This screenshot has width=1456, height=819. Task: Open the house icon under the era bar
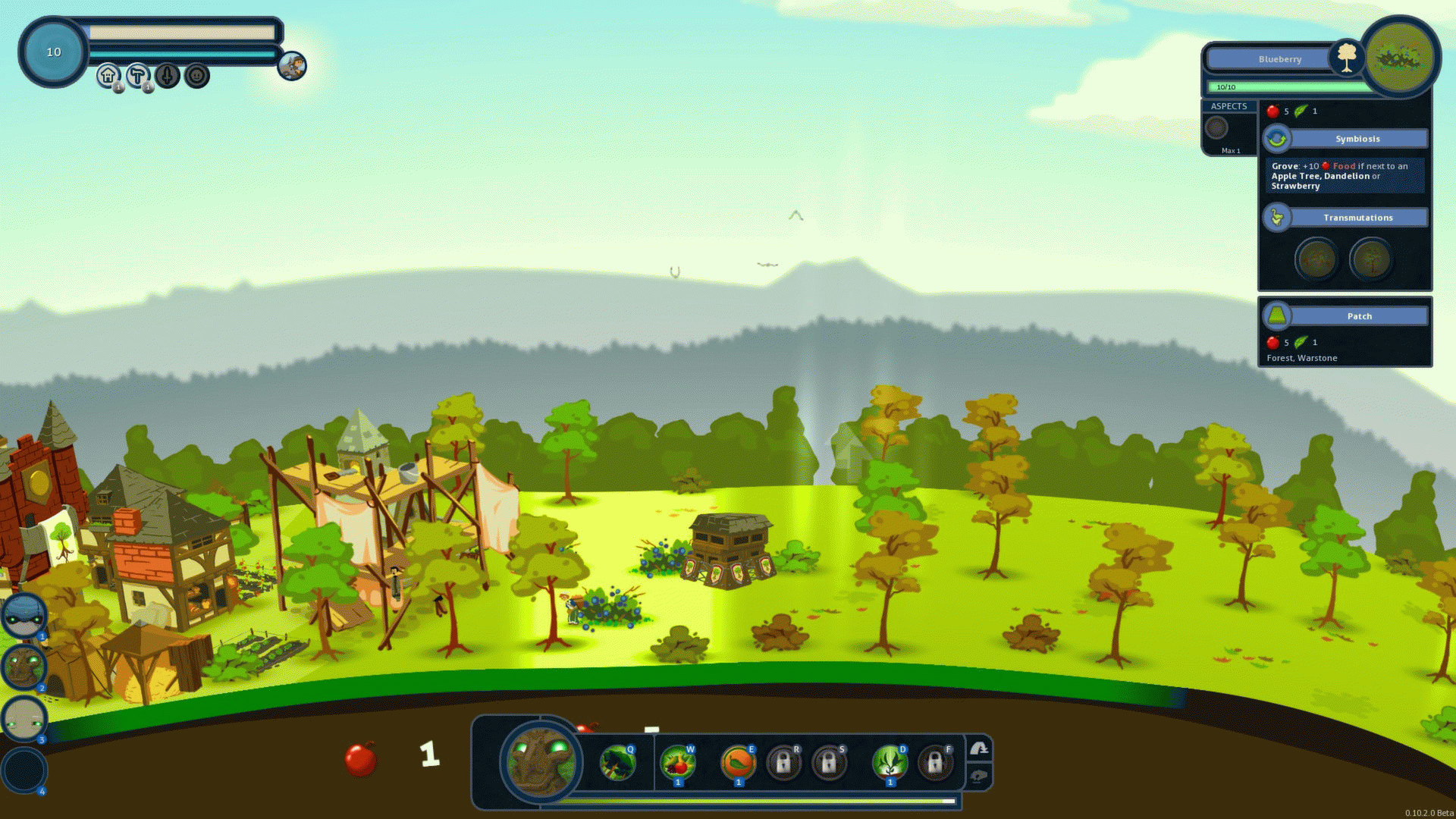point(108,75)
